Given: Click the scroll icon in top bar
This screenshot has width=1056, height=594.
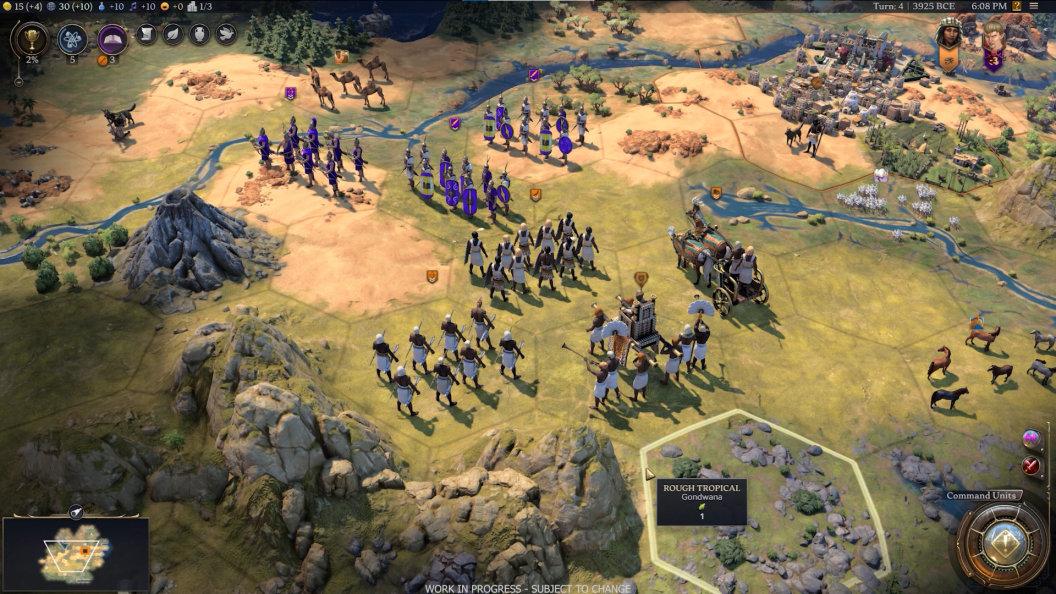Looking at the screenshot, I should click(146, 35).
